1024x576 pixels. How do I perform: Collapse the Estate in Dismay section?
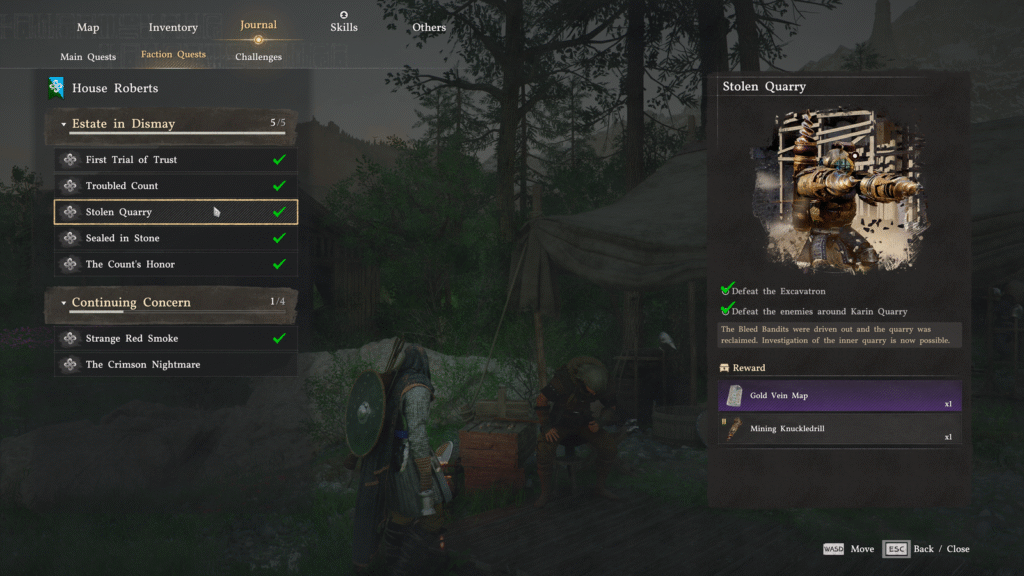tap(64, 125)
